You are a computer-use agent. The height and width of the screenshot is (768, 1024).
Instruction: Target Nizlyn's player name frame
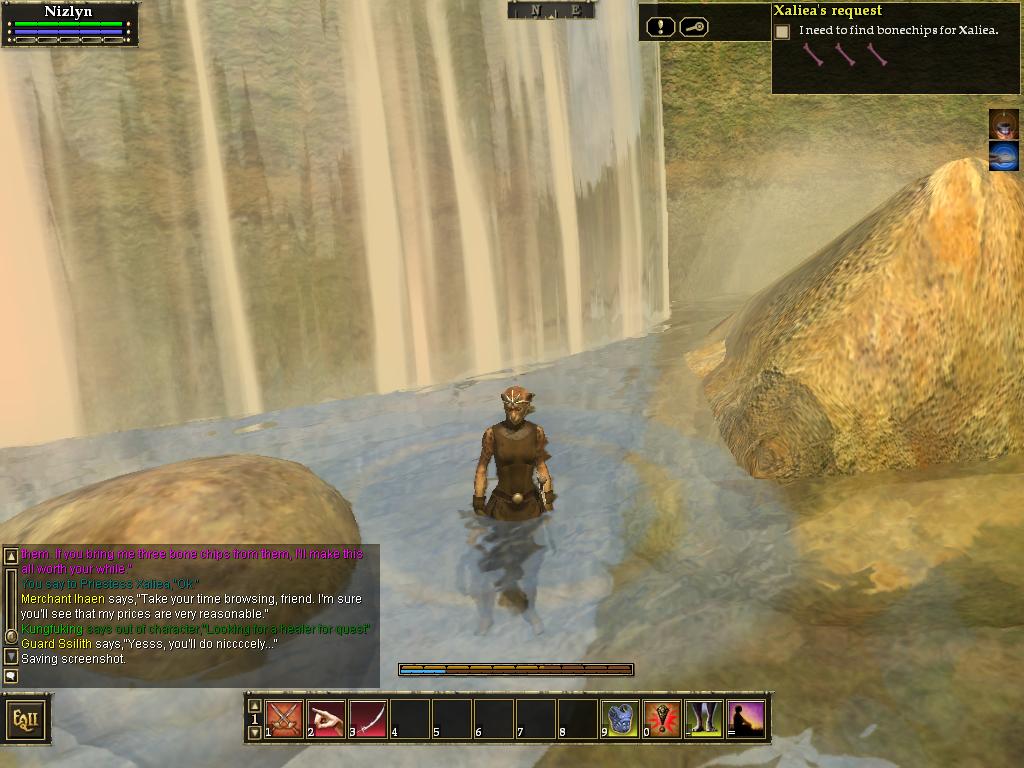(69, 12)
